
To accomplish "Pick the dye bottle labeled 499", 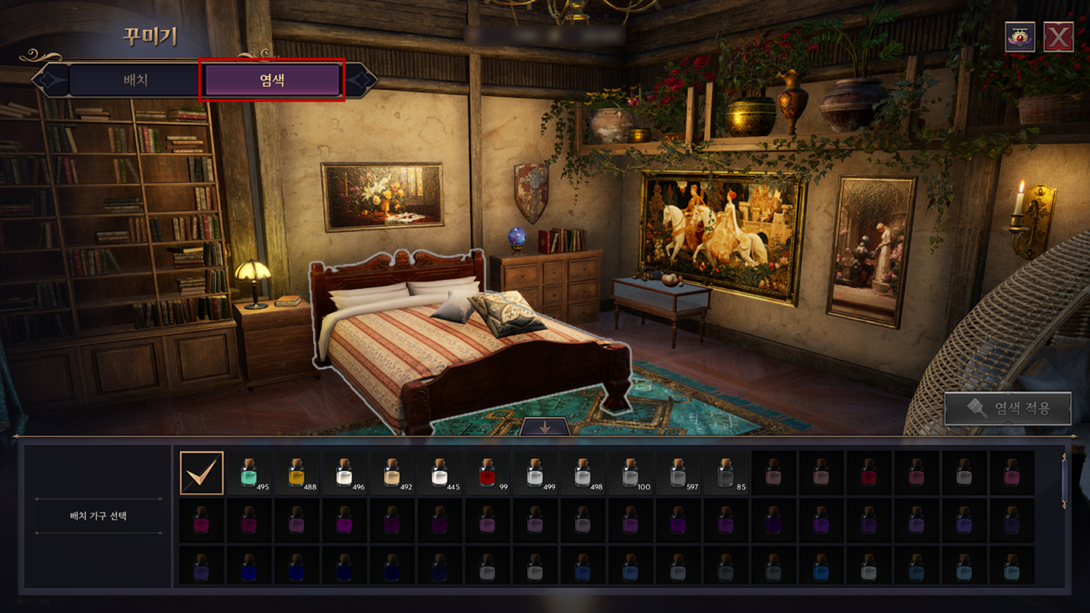I will click(x=535, y=473).
